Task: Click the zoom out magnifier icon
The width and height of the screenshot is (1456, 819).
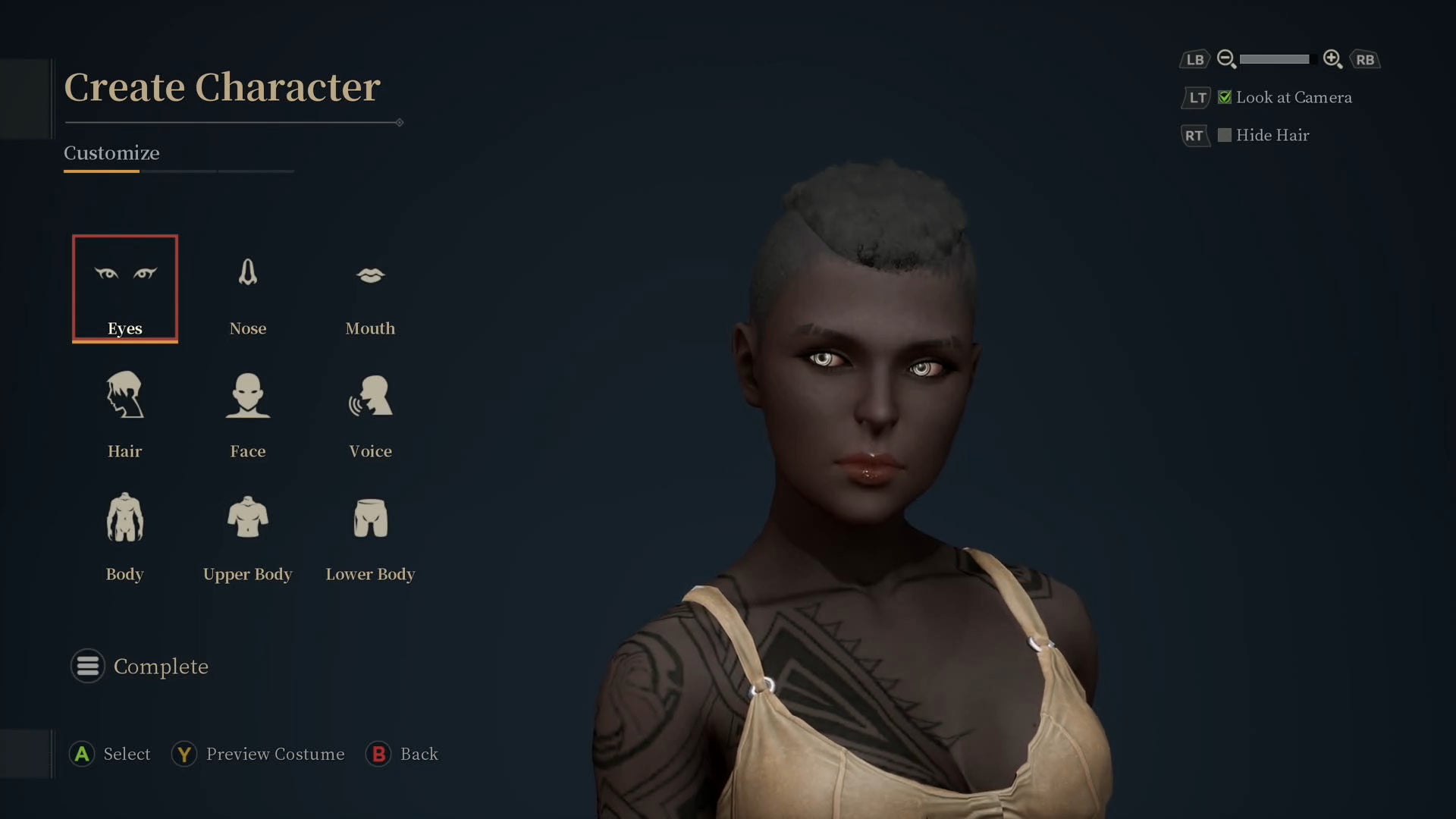Action: [1226, 58]
